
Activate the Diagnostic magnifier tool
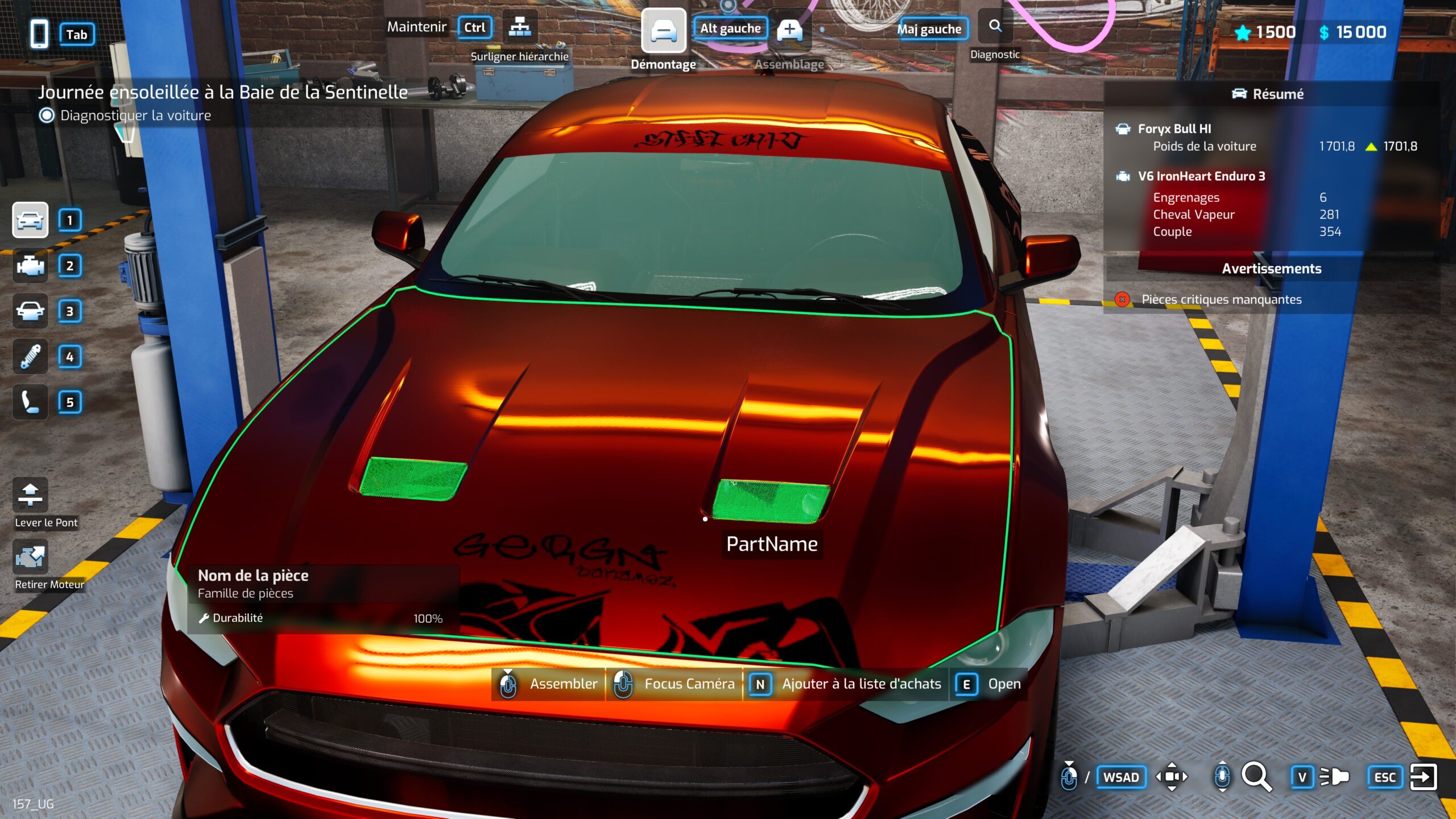(995, 27)
